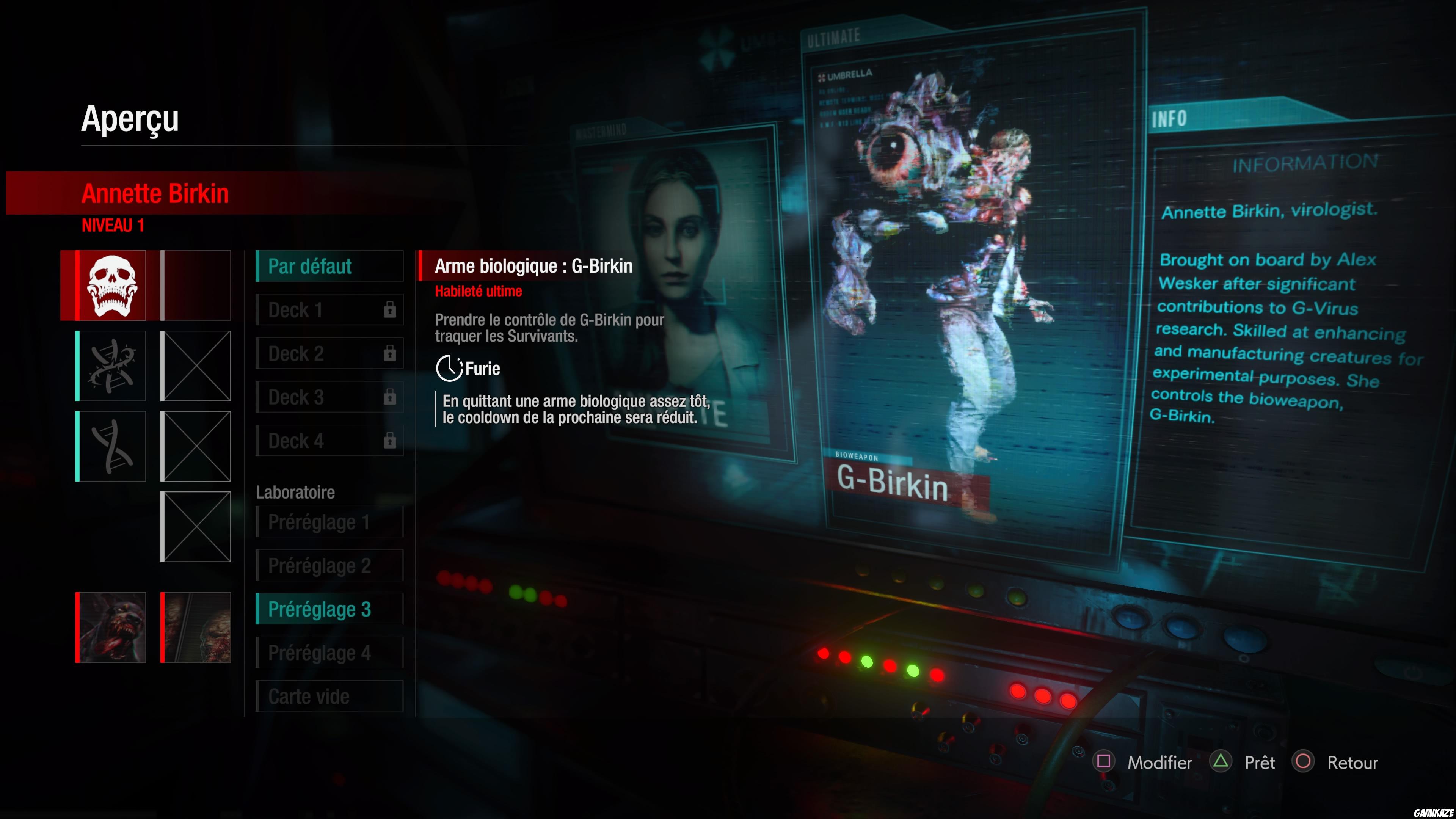The width and height of the screenshot is (1456, 819).
Task: Select Préréglage 2 laboratory preset
Action: coord(329,565)
